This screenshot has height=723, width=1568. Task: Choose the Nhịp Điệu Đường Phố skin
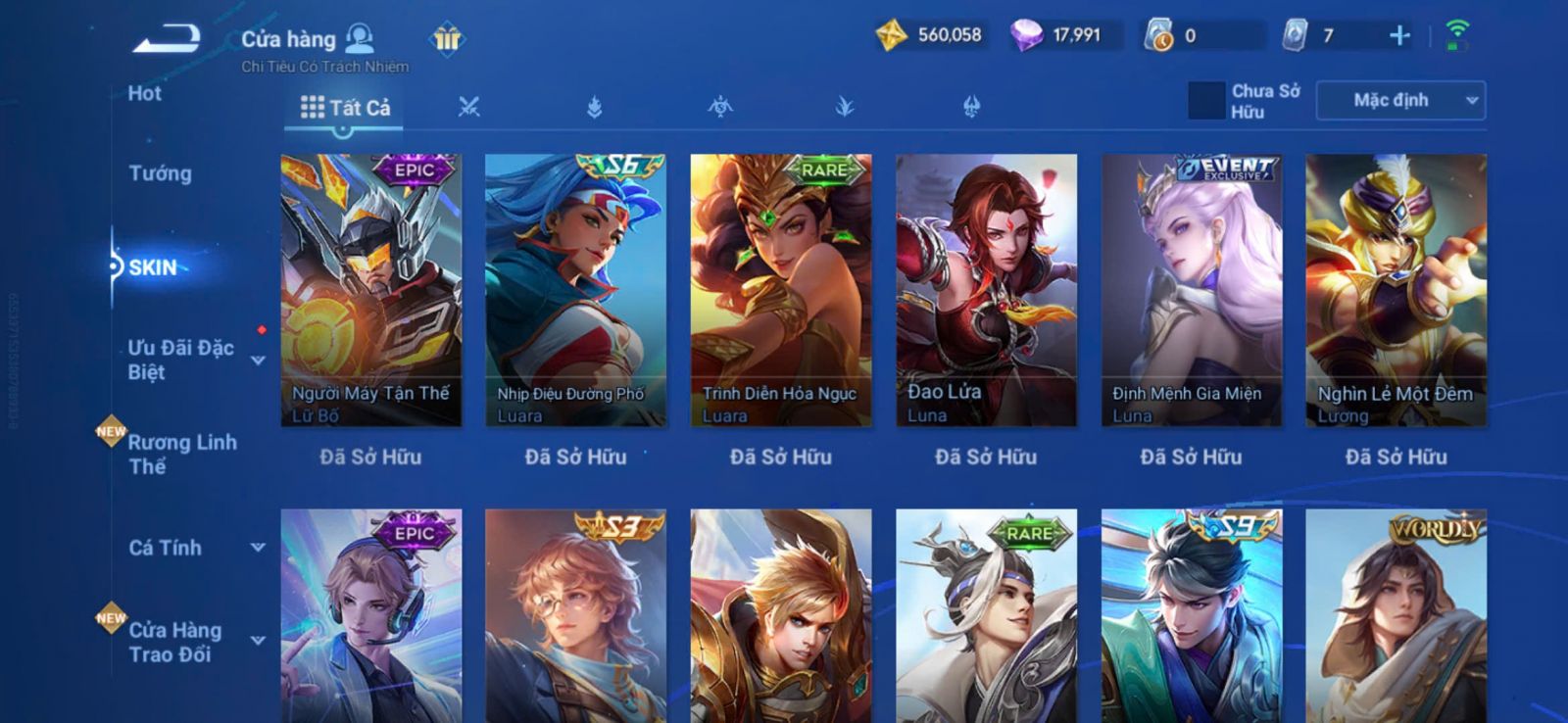pyautogui.click(x=575, y=290)
